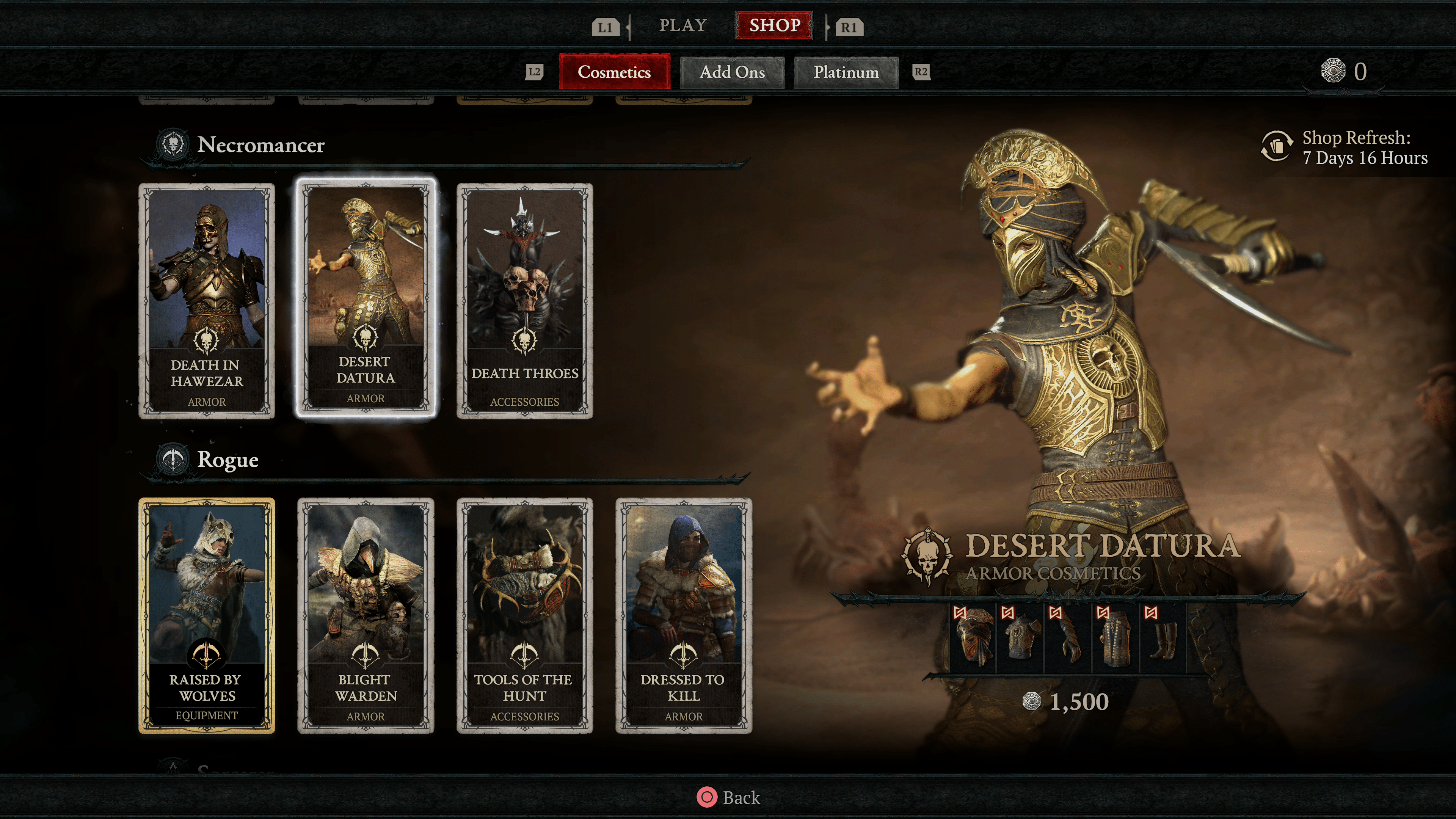
Task: Choose the Dressed to Kill armor card
Action: (683, 615)
